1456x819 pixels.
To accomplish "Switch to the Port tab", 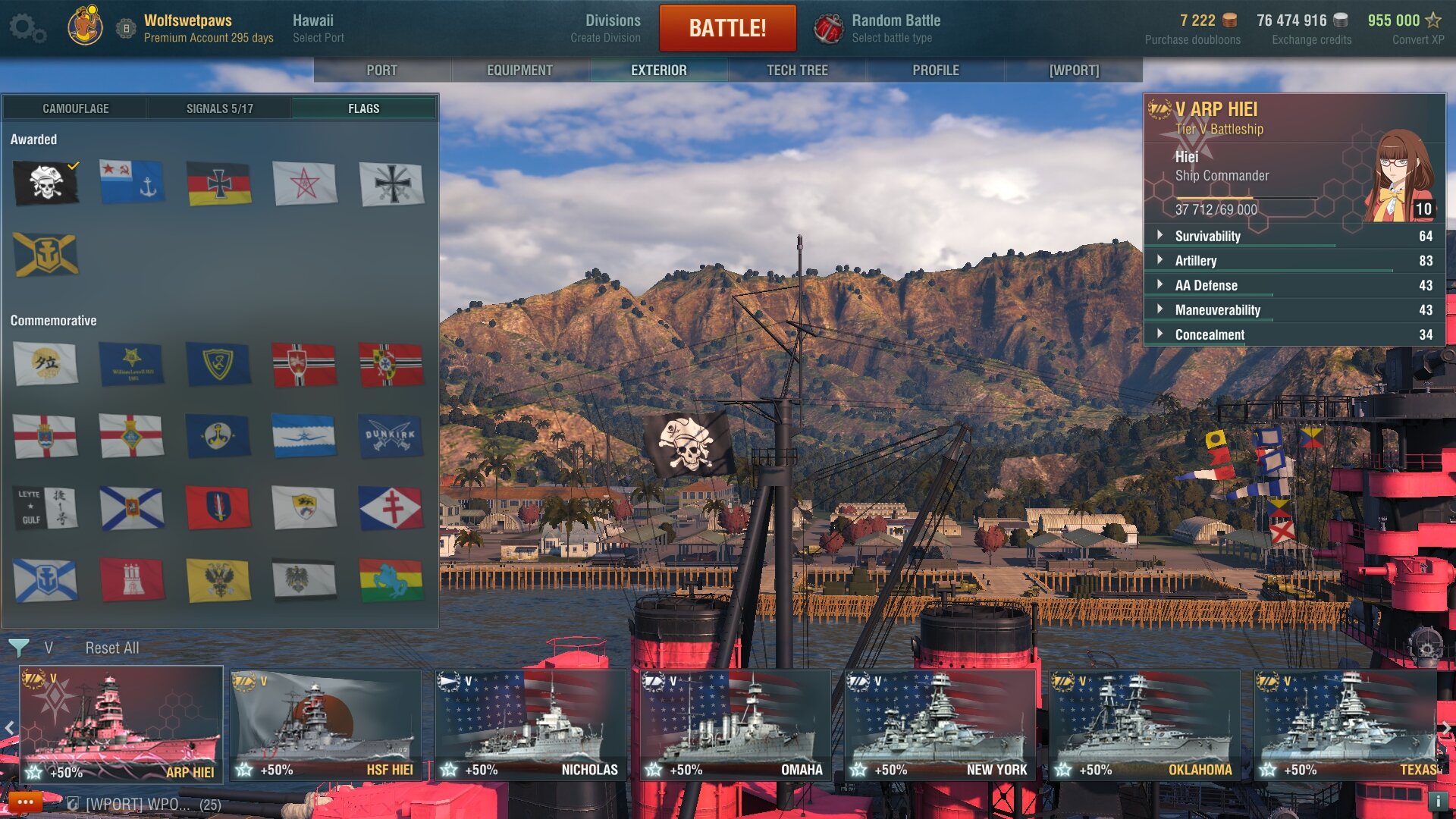I will [x=381, y=70].
